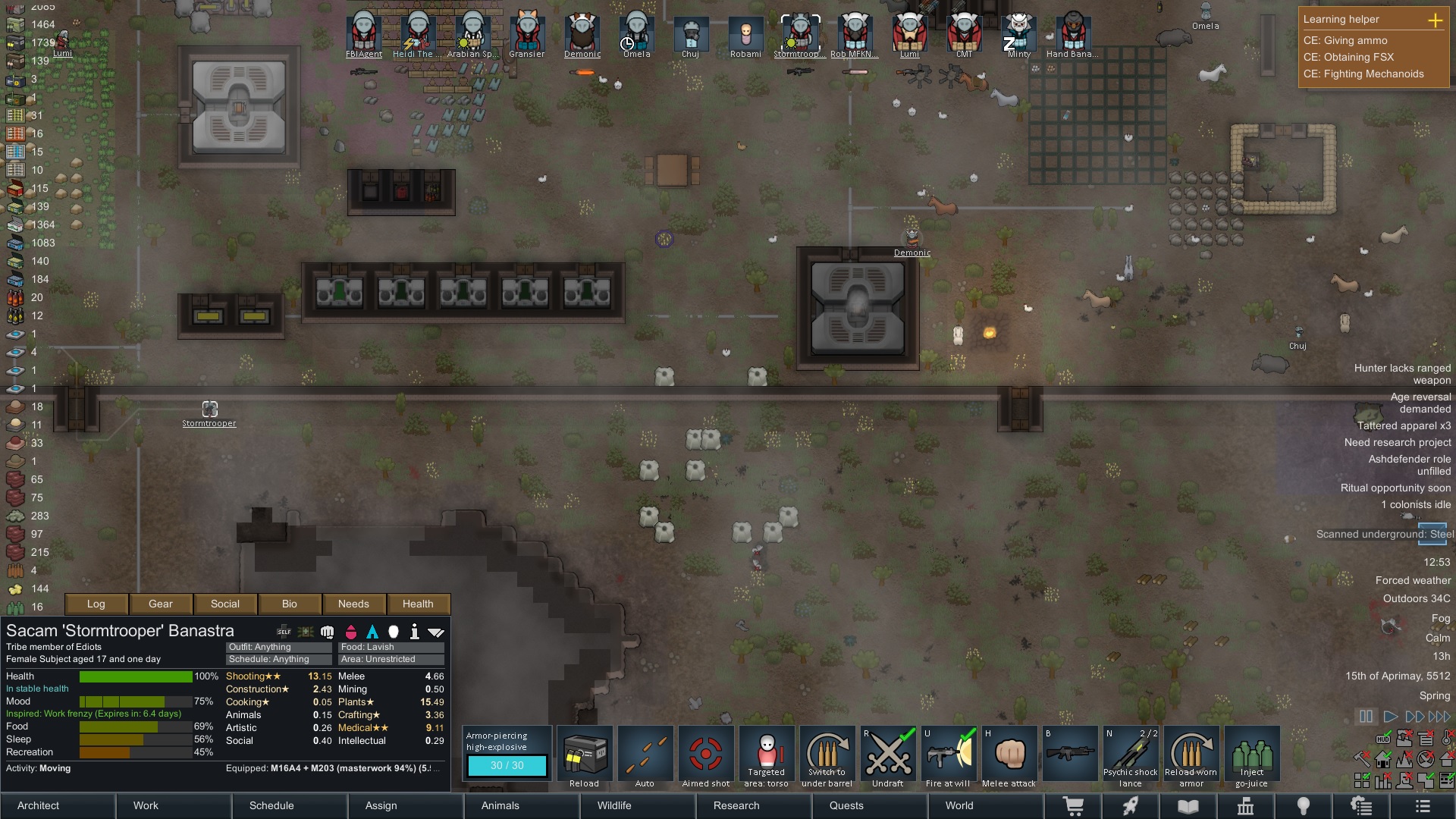Toggle Fire at will
The height and width of the screenshot is (819, 1456).
click(x=948, y=758)
